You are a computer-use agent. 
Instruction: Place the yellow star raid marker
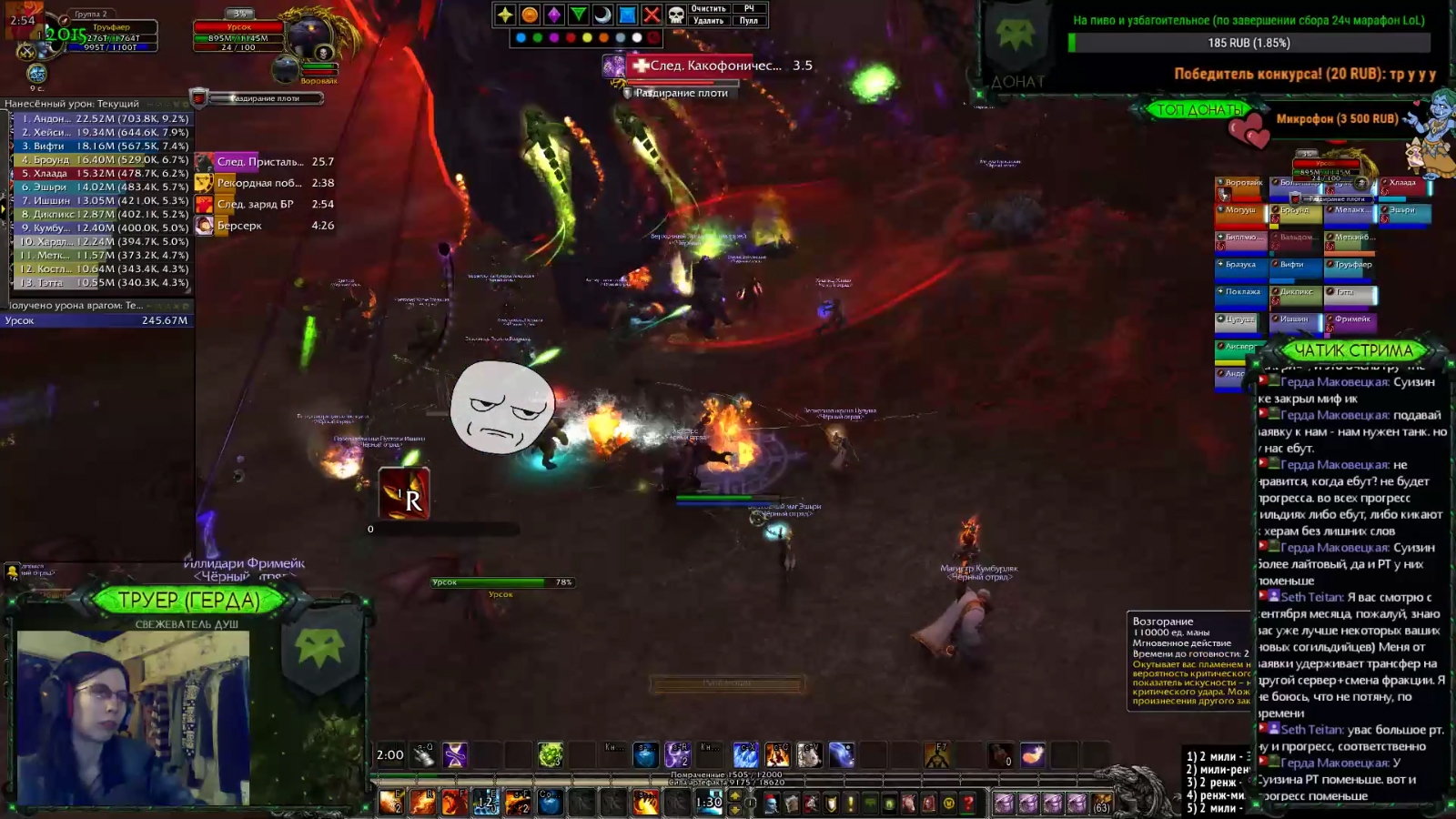(x=505, y=15)
